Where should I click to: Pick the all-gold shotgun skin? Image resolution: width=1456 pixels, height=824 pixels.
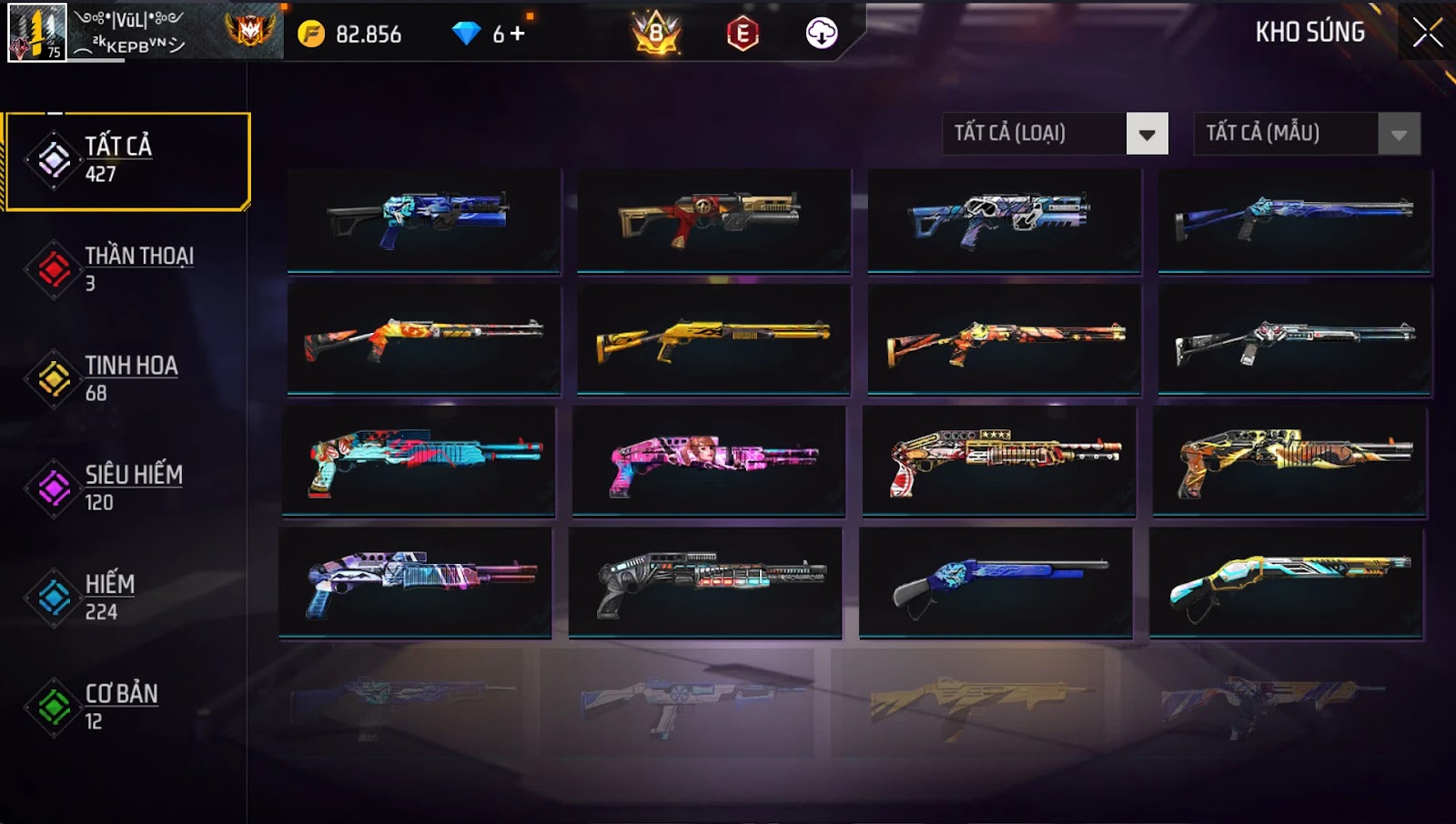coord(713,339)
